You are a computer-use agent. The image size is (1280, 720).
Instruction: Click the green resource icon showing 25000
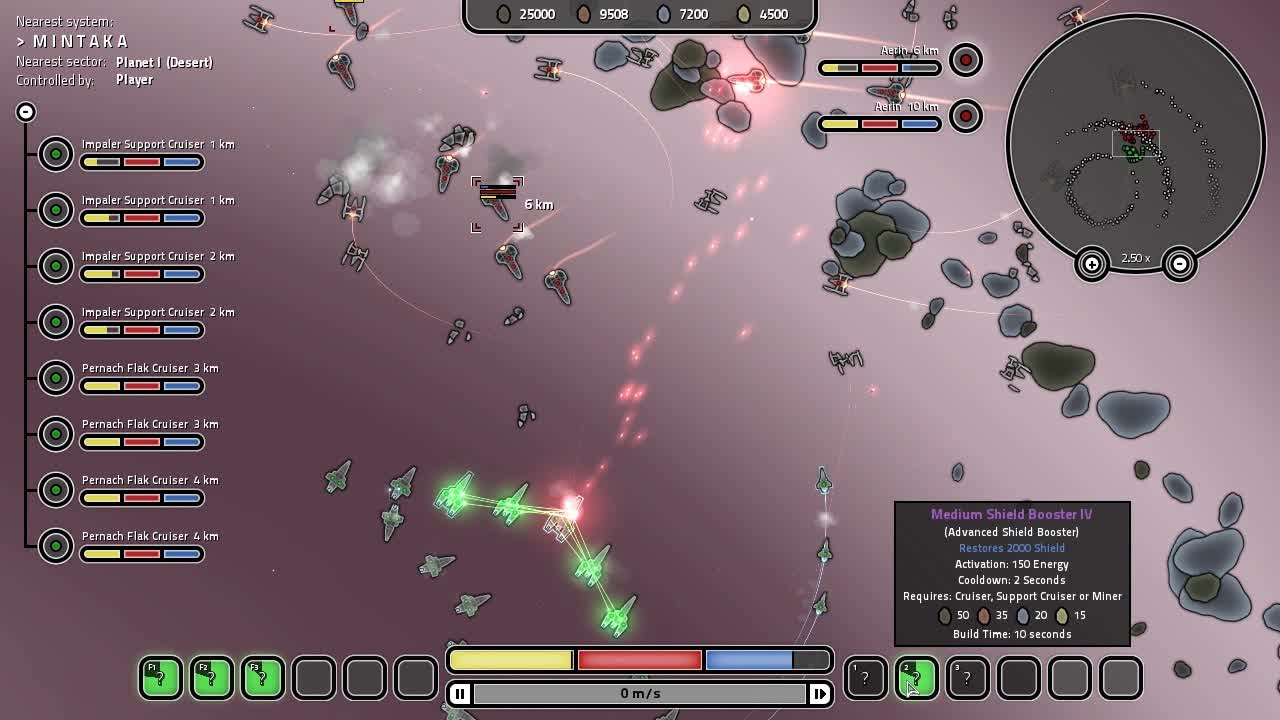505,14
